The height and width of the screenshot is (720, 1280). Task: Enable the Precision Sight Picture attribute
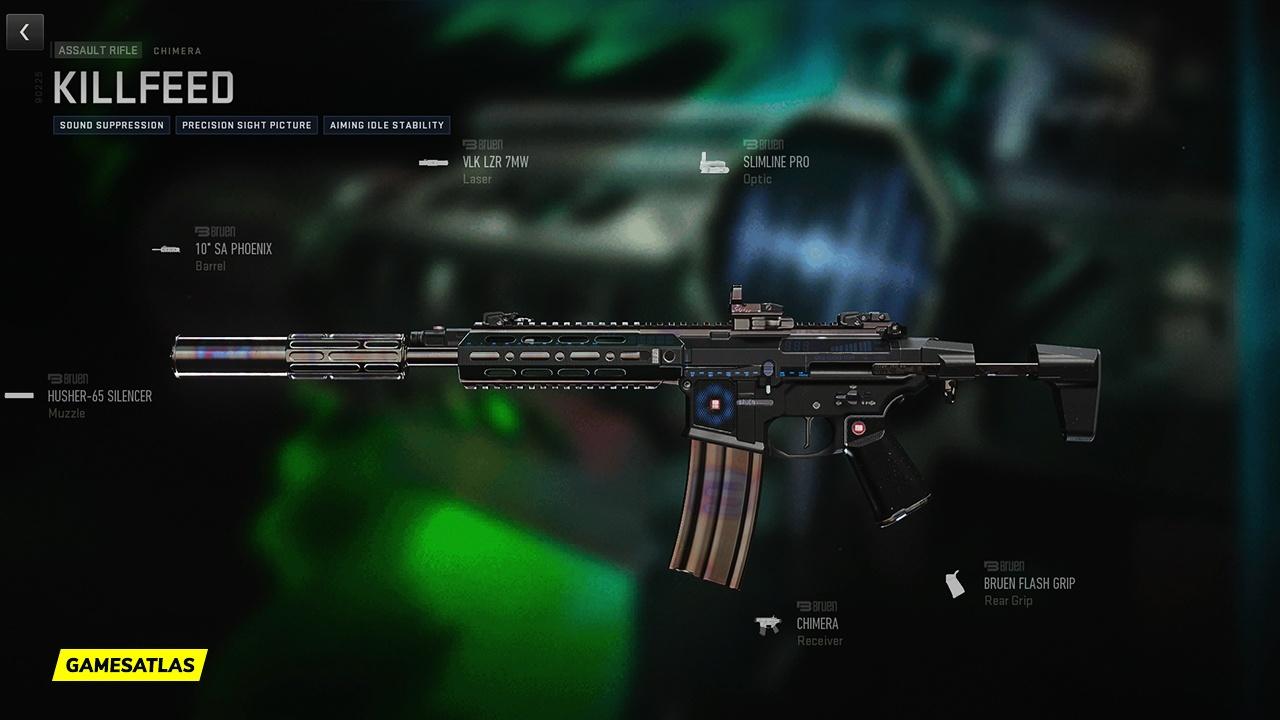(x=246, y=125)
